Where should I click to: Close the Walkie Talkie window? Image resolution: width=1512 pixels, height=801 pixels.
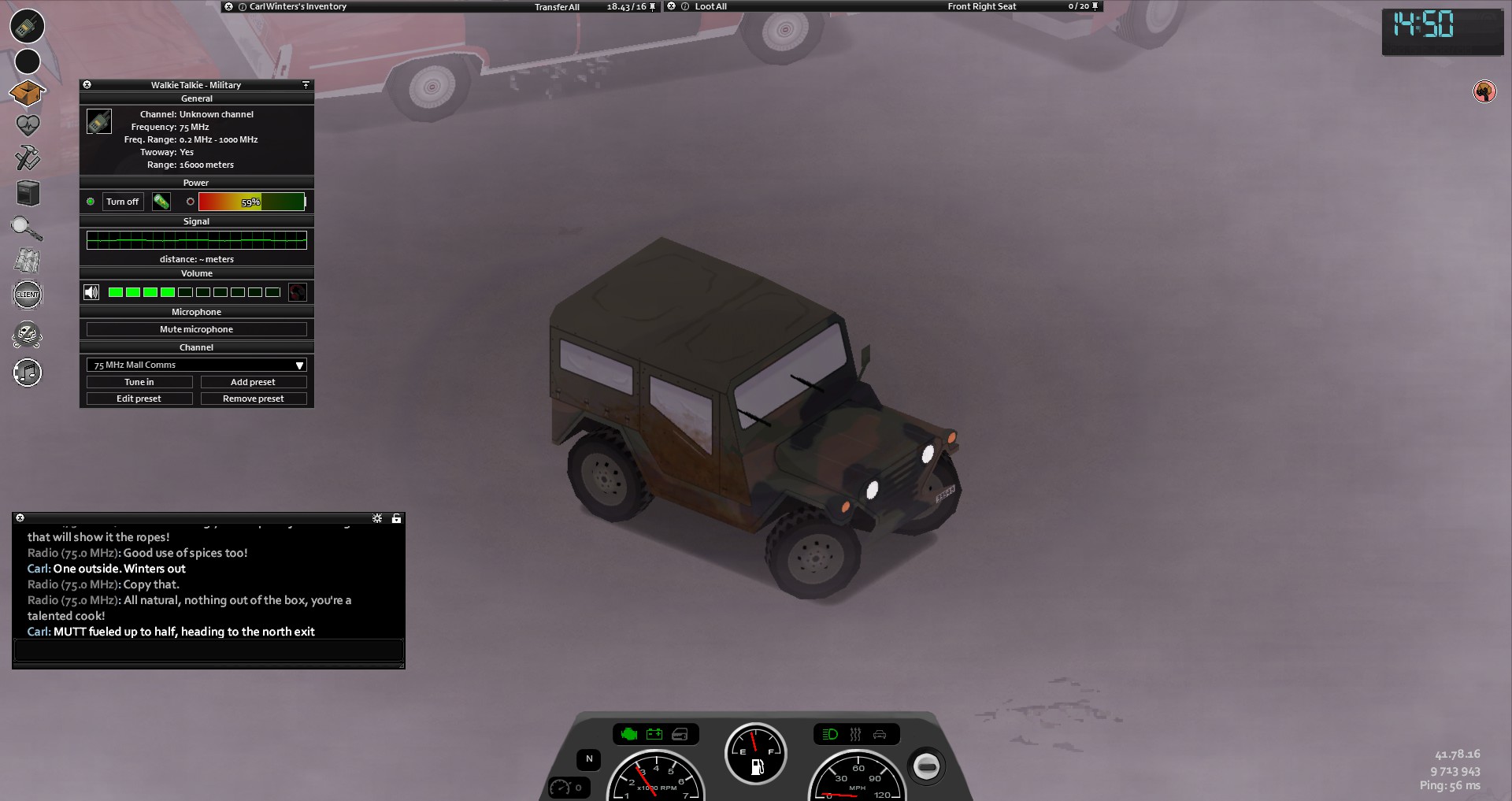point(87,85)
